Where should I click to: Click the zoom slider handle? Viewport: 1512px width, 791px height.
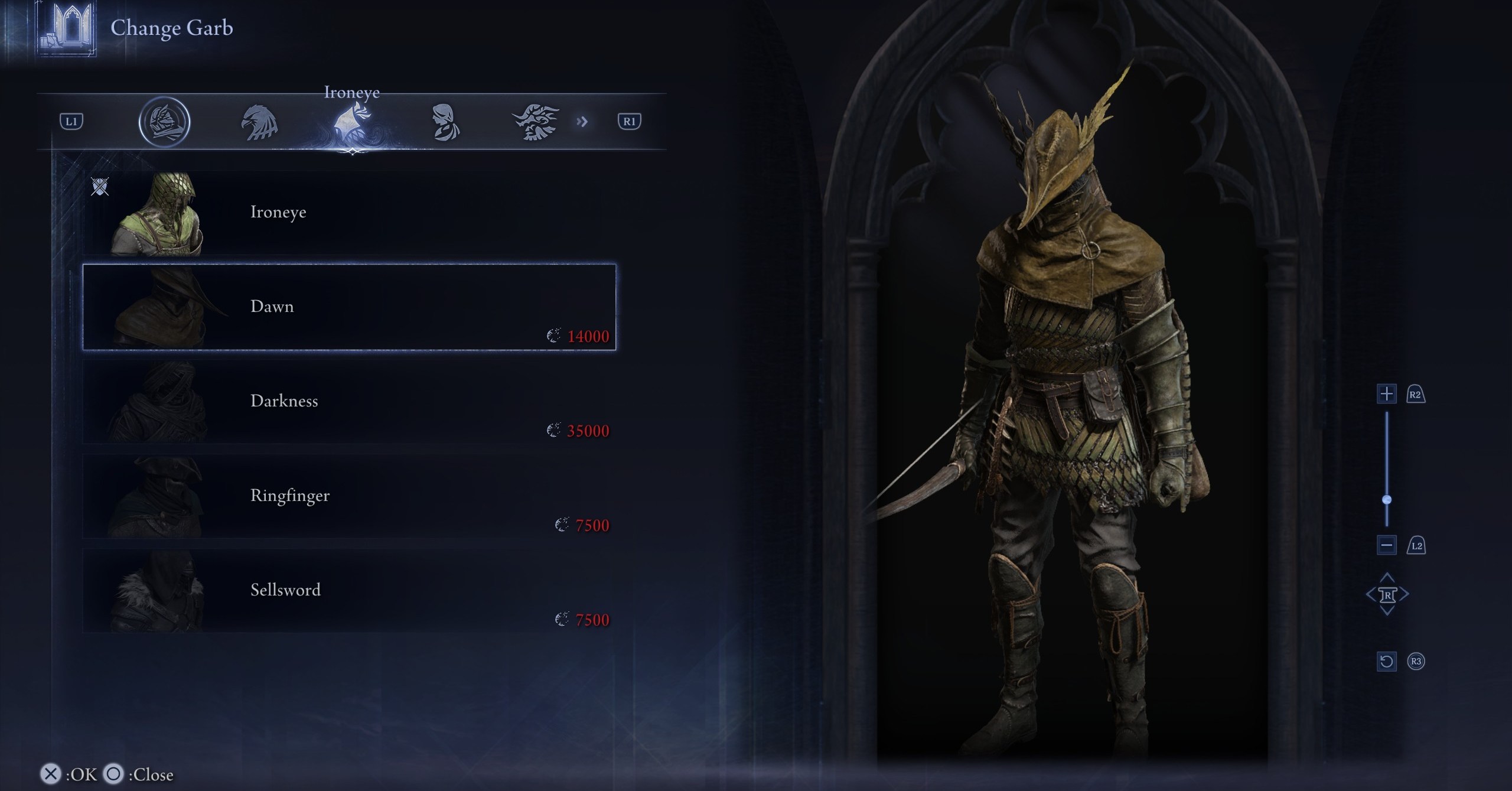tap(1387, 500)
